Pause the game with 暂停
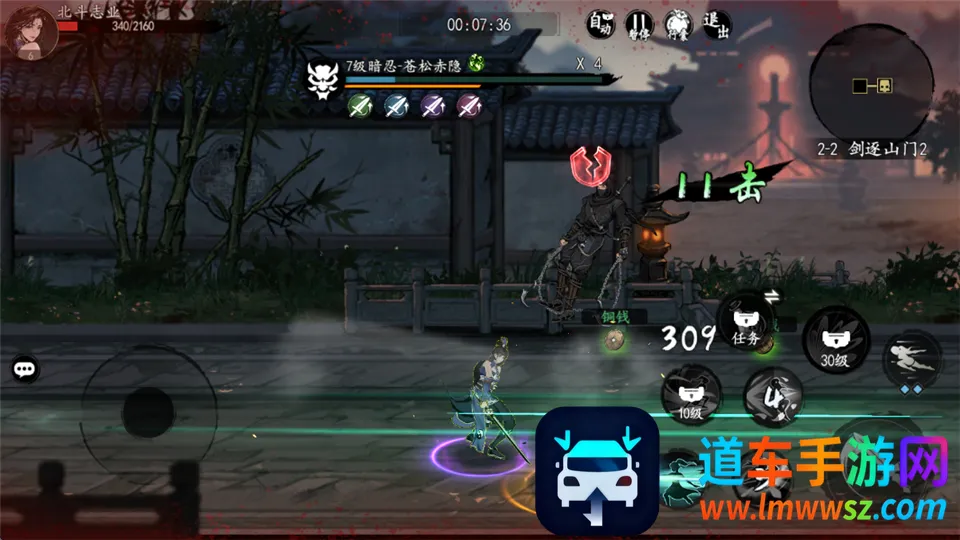Image resolution: width=960 pixels, height=540 pixels. (638, 24)
